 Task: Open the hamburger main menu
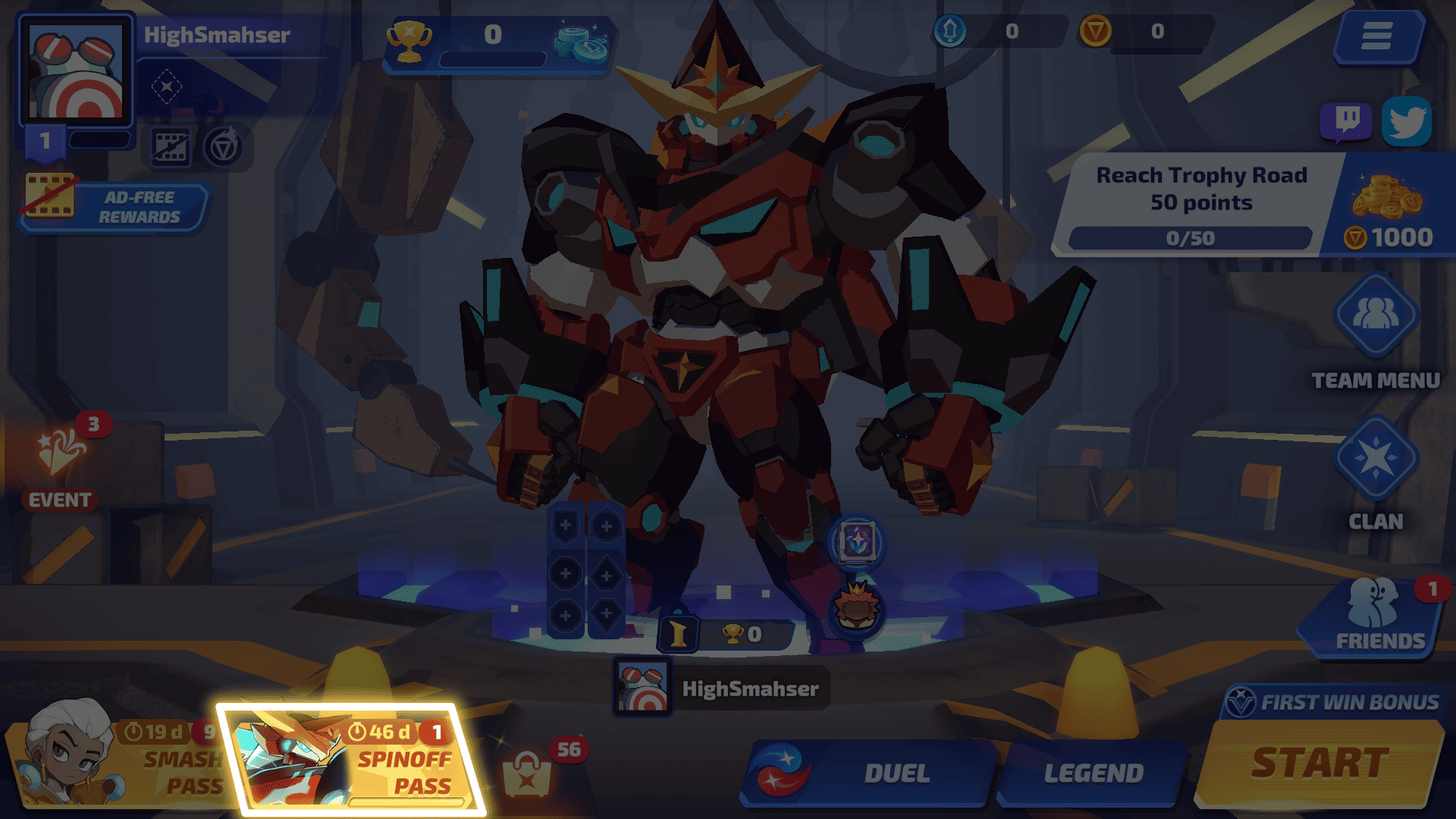pos(1376,36)
